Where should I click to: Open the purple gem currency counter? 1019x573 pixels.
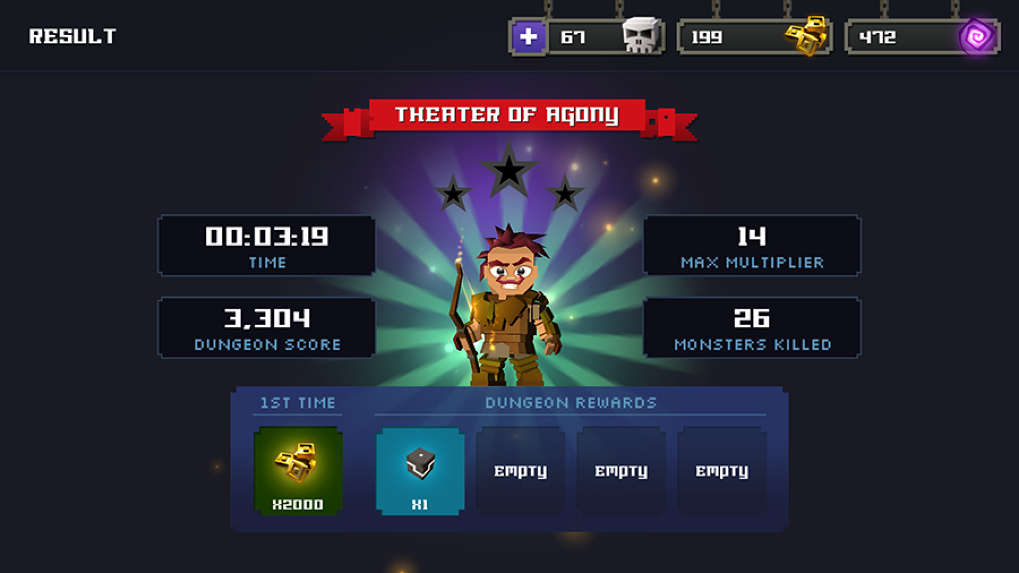(922, 38)
